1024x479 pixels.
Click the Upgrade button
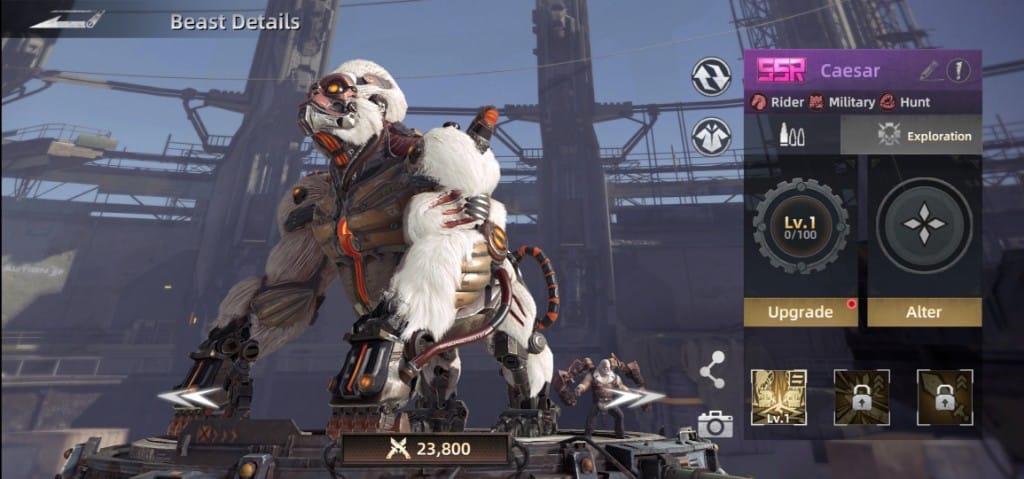click(x=800, y=312)
